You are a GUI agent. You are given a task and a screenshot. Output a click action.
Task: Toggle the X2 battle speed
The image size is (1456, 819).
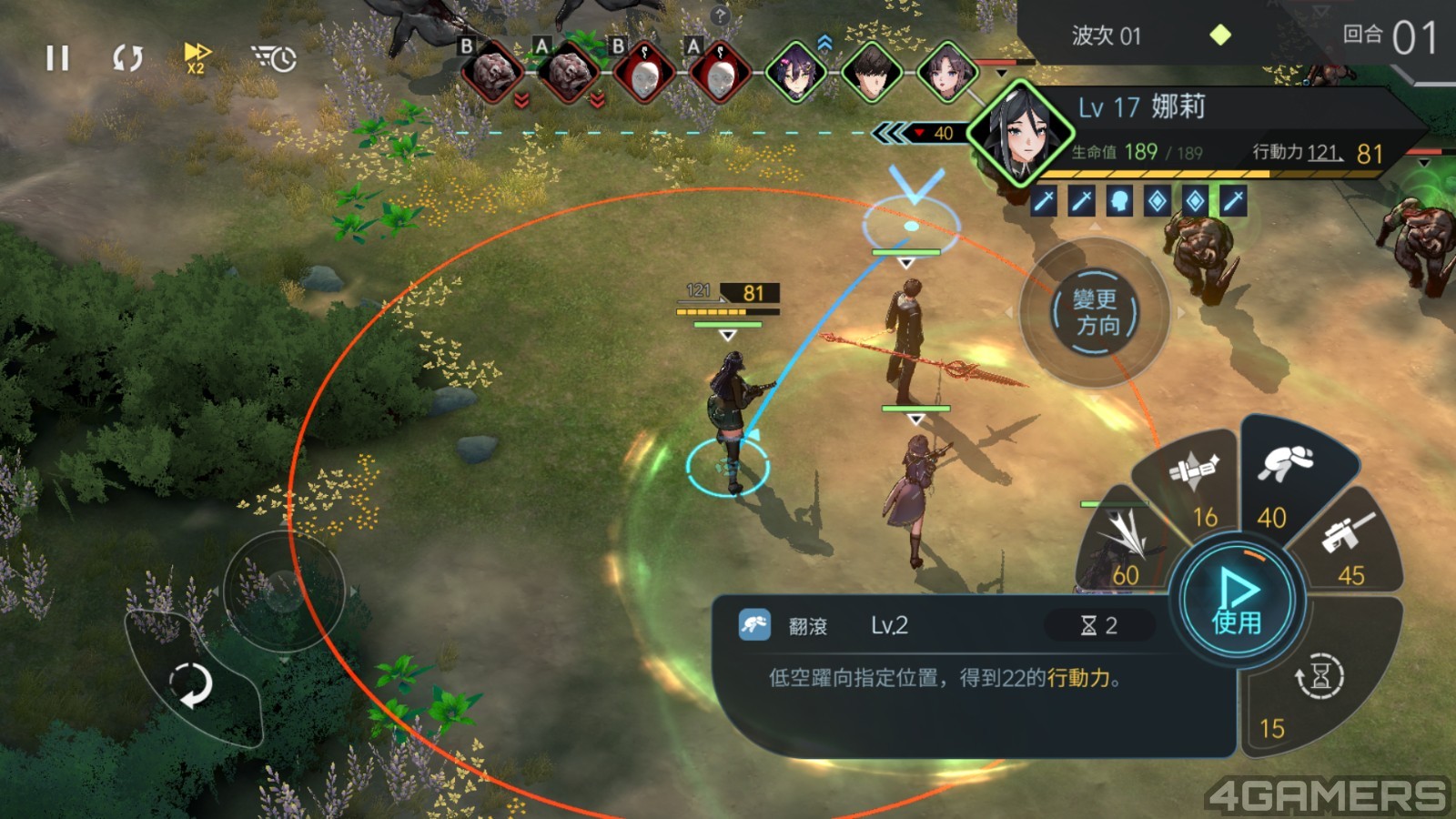[197, 57]
